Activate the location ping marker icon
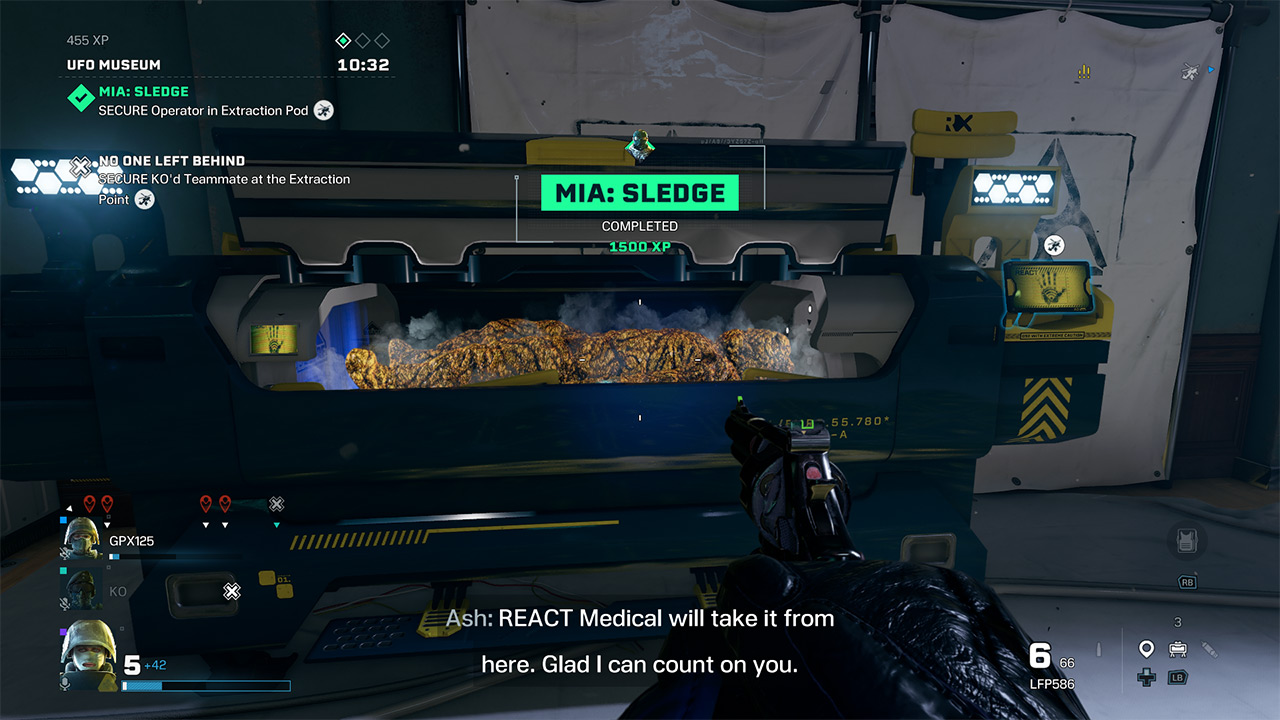Viewport: 1280px width, 720px height. click(1146, 649)
